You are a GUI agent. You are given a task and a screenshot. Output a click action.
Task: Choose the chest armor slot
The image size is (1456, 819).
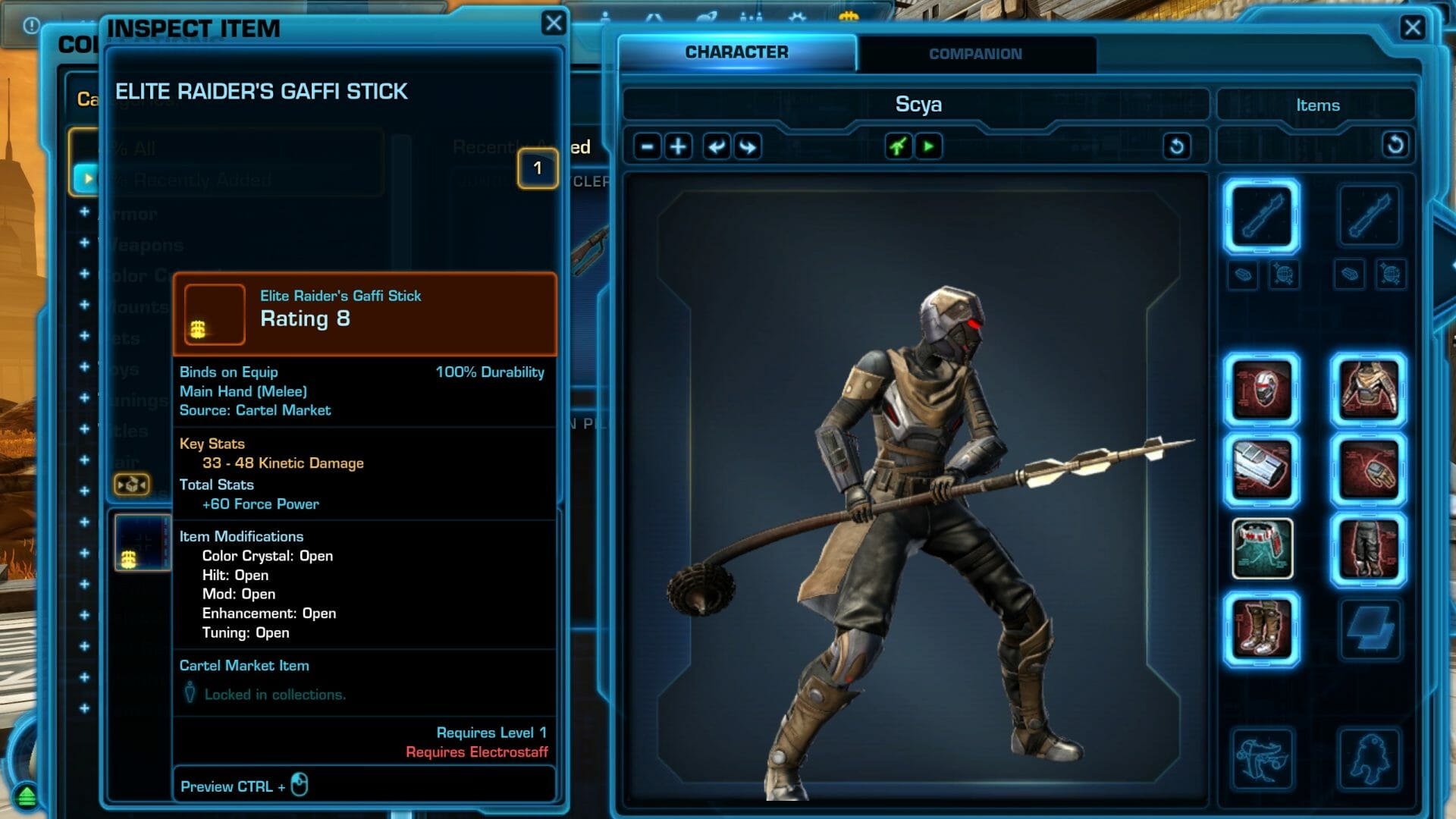click(1368, 390)
